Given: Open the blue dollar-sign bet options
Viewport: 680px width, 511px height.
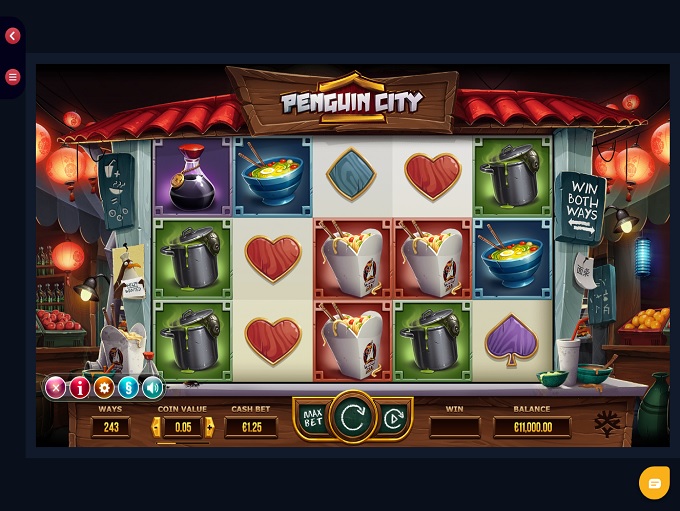Looking at the screenshot, I should pos(128,387).
